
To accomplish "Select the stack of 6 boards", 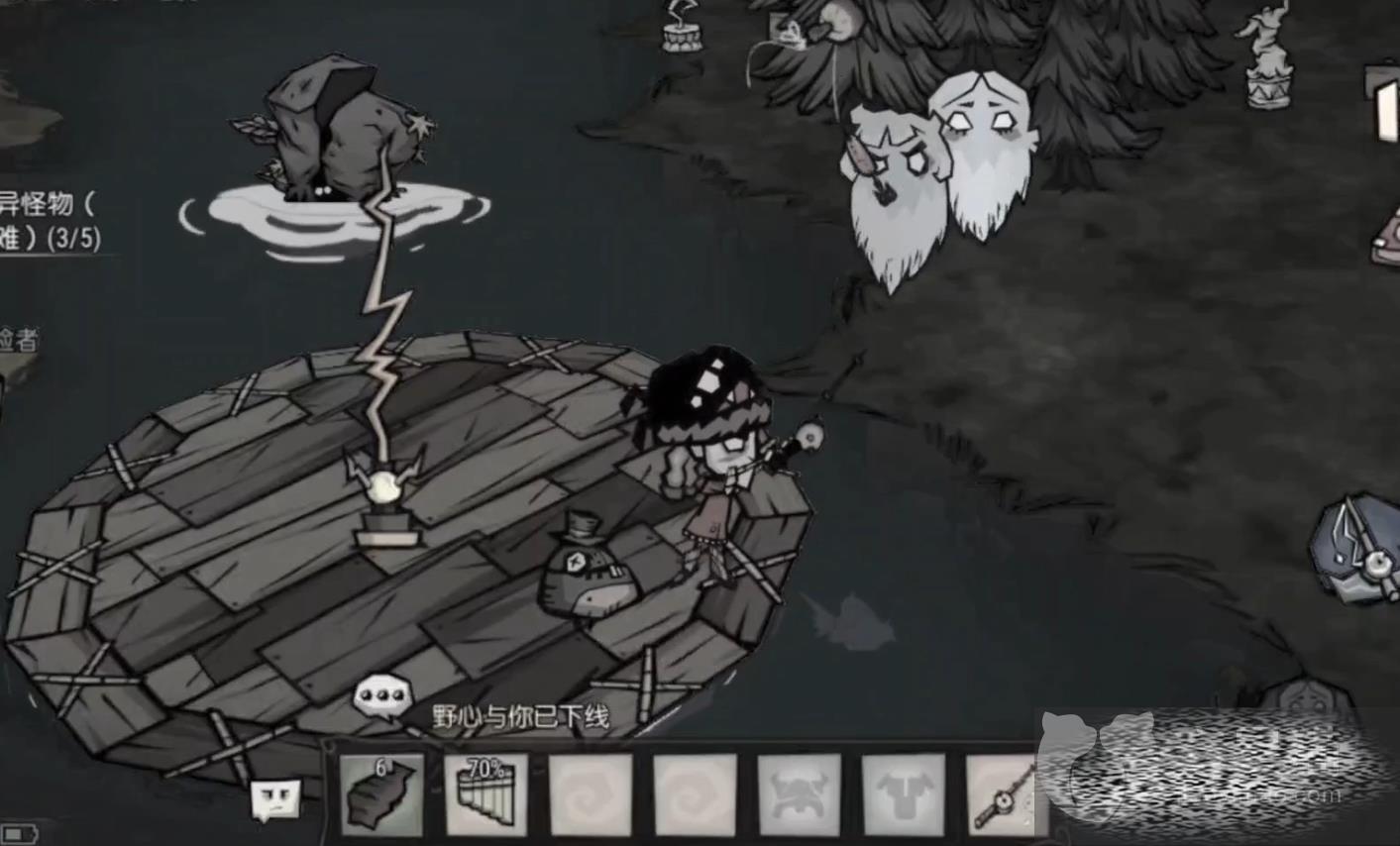I will tap(381, 793).
